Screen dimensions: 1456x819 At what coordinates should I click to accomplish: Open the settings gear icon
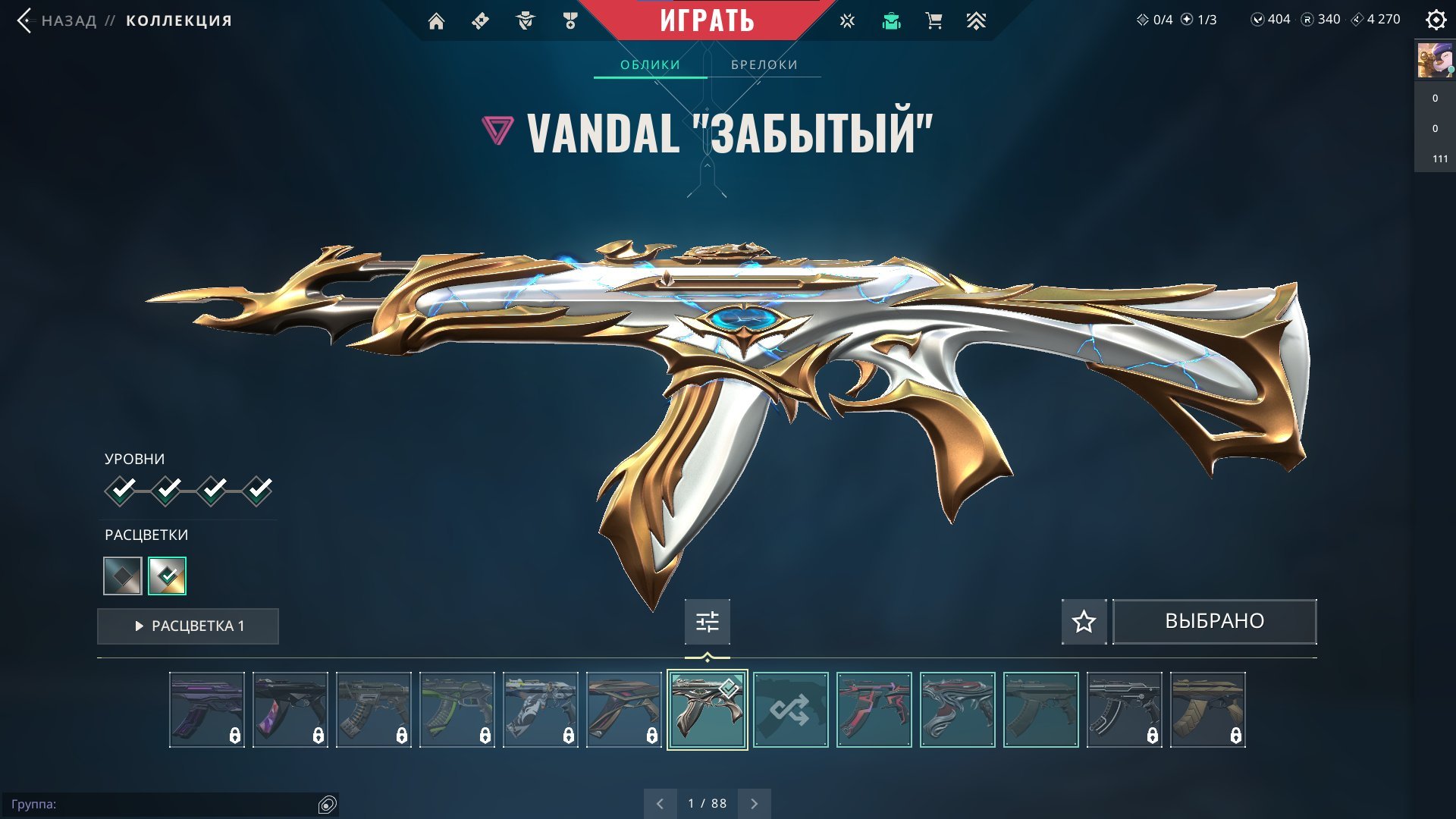(x=1436, y=20)
